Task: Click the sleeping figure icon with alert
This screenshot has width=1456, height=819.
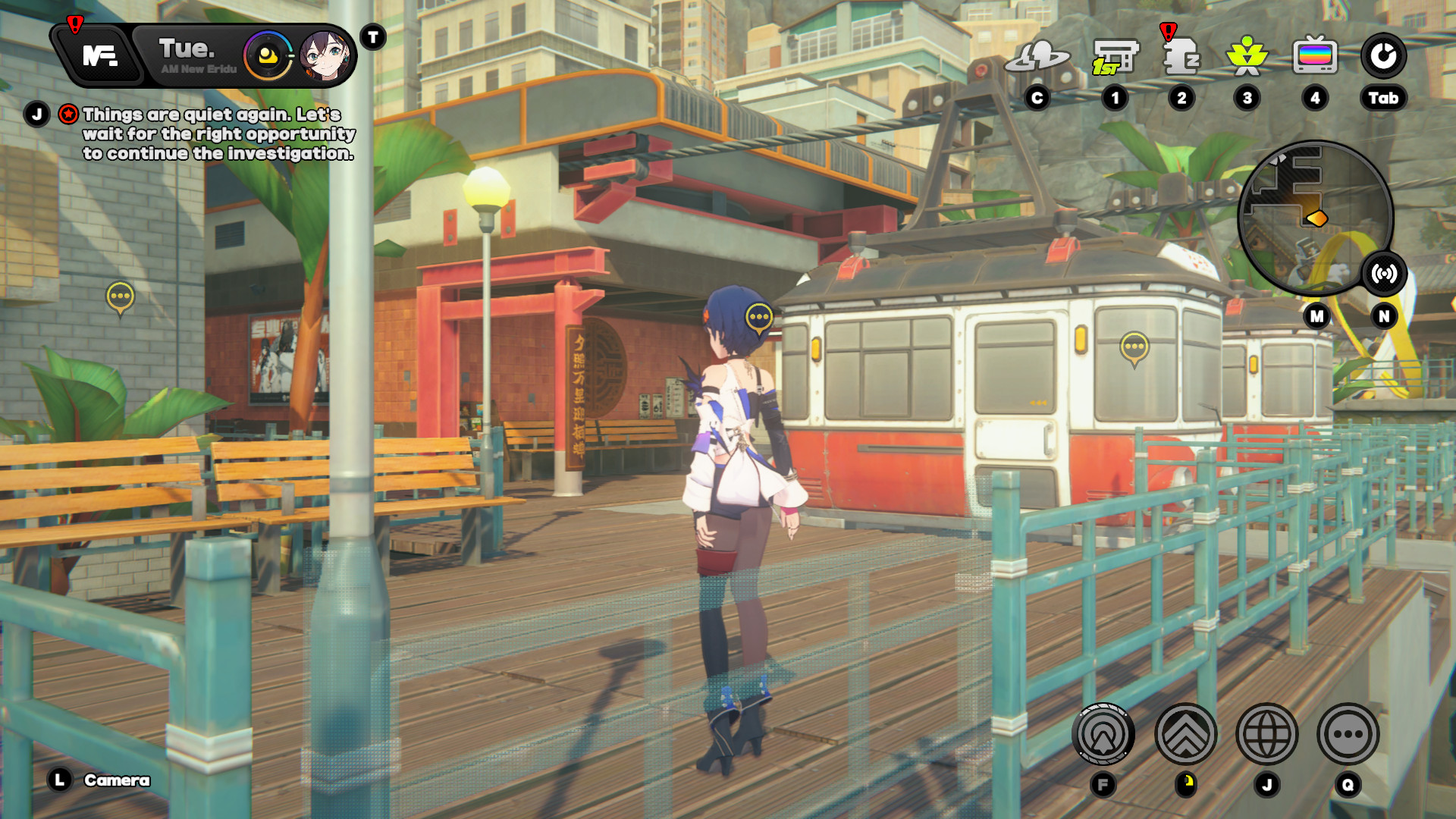Action: 1181,57
